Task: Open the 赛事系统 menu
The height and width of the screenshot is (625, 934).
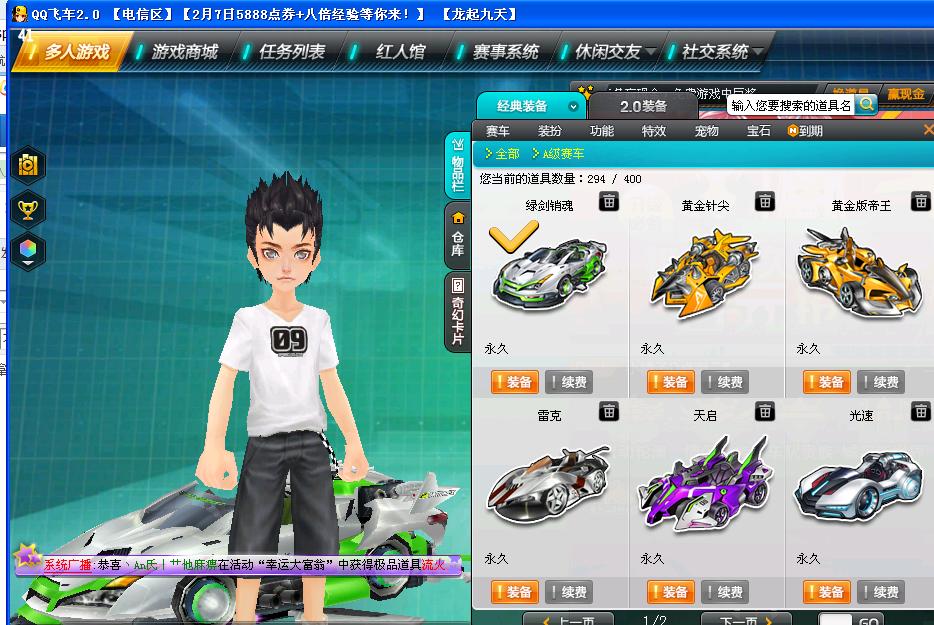Action: click(x=505, y=51)
